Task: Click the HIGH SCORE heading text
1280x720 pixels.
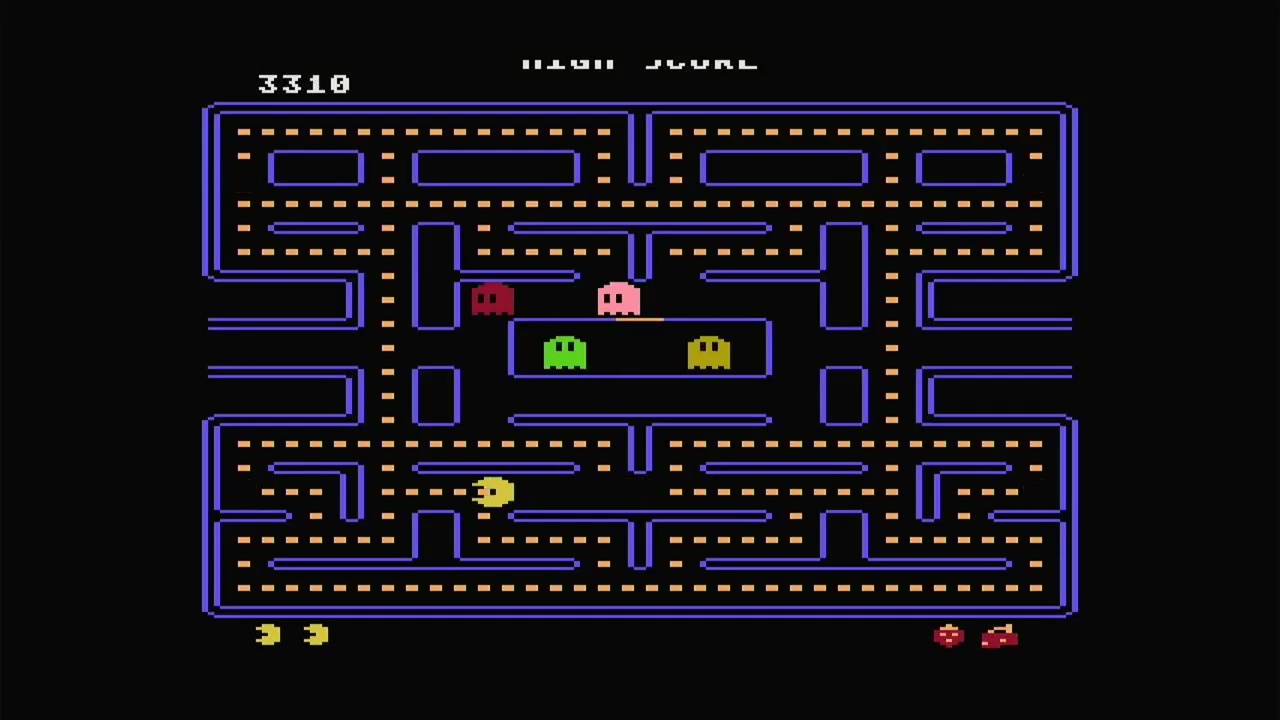Action: [x=640, y=60]
